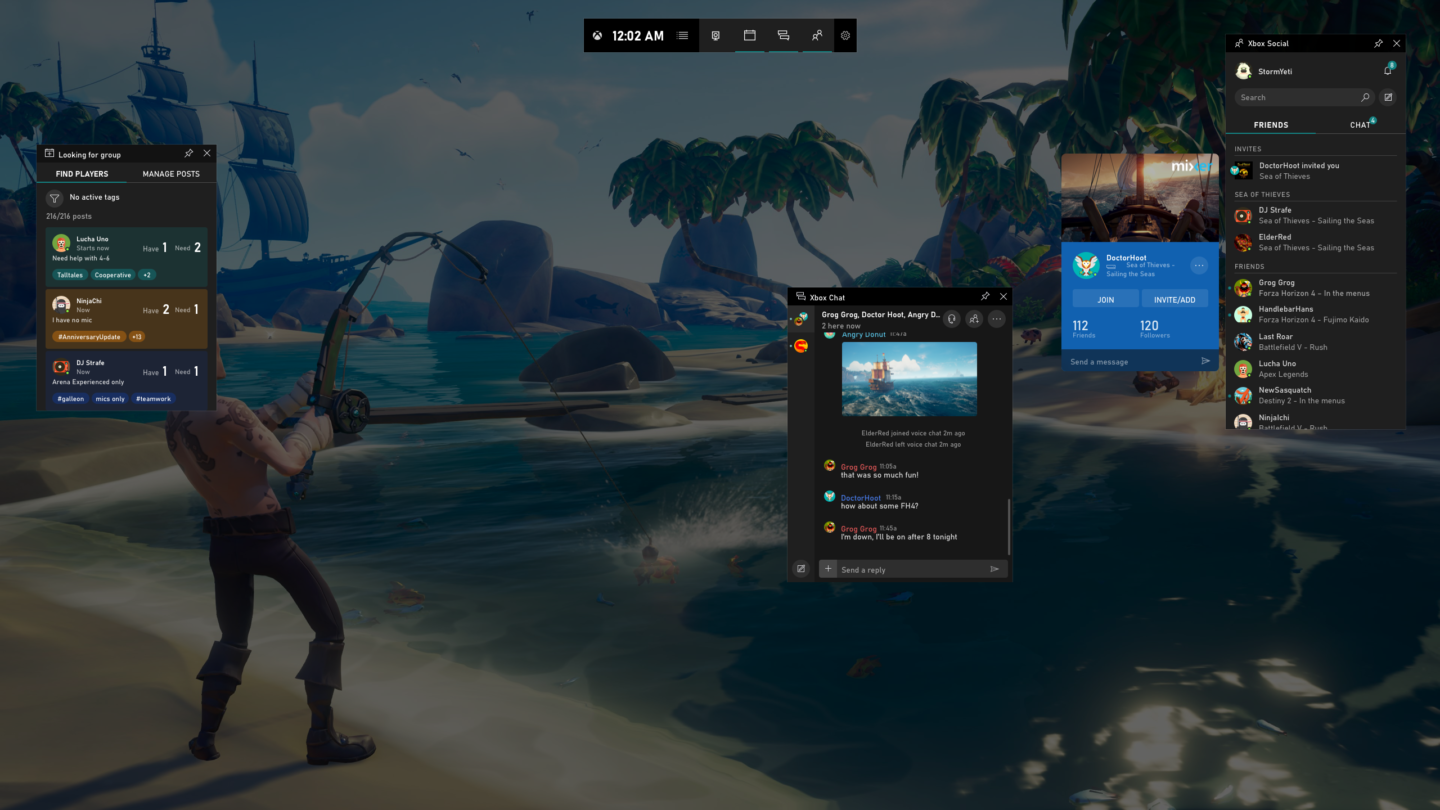Pin the Xbox Chat widget

coord(985,296)
